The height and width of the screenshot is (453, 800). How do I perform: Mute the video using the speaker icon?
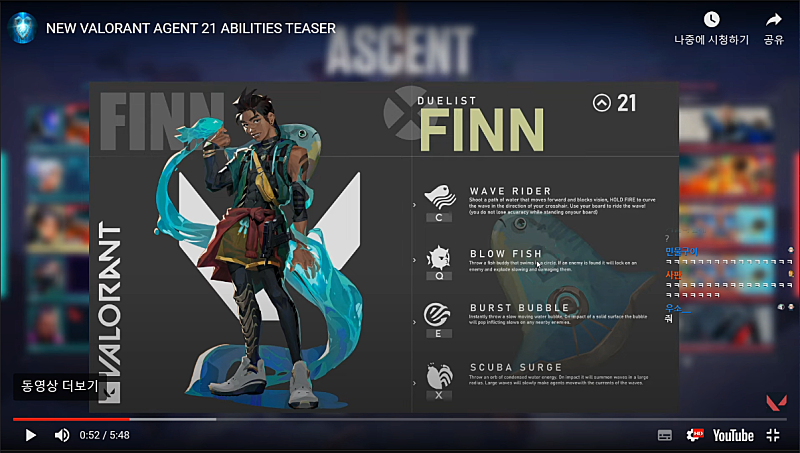pyautogui.click(x=62, y=435)
